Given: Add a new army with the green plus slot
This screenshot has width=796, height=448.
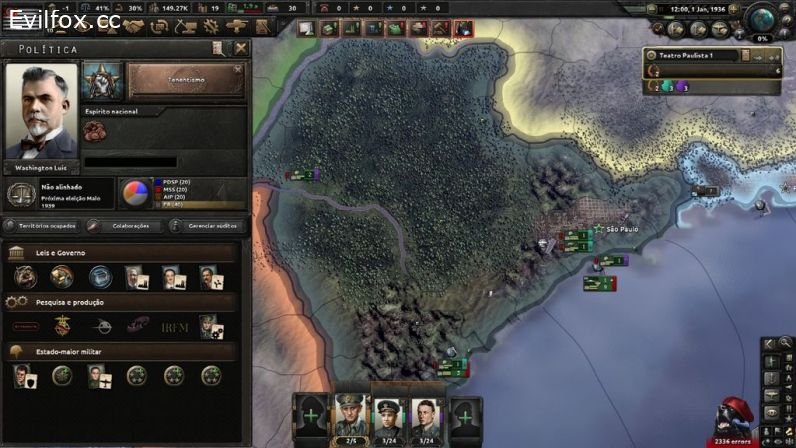Looking at the screenshot, I should 311,416.
